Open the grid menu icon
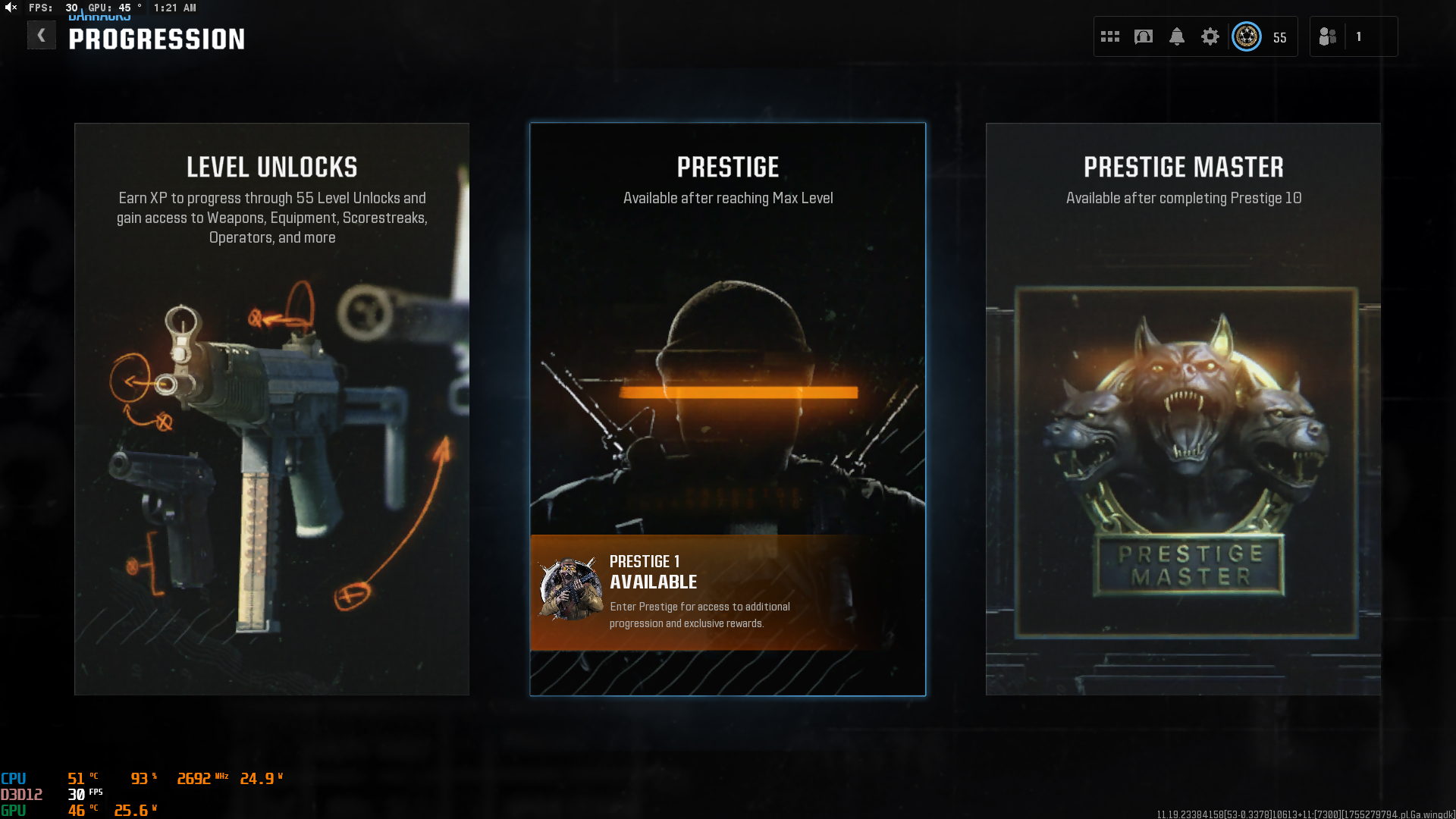Viewport: 1456px width, 819px height. (x=1110, y=36)
